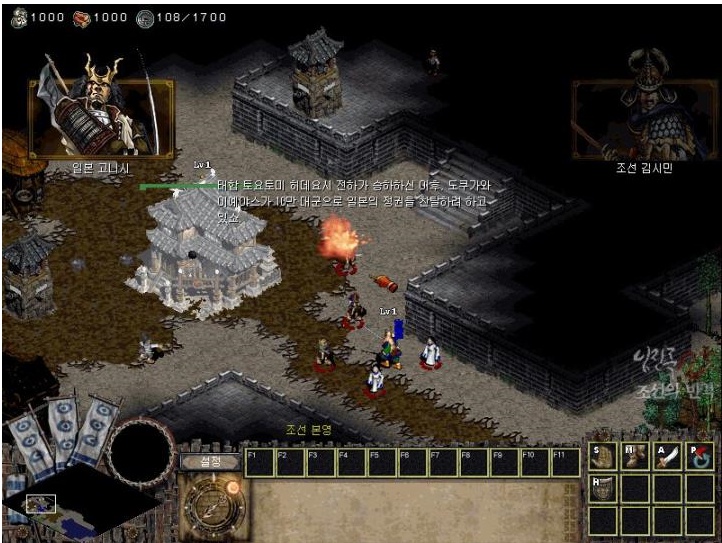
Task: Pick the F11 group slot
Action: pyautogui.click(x=566, y=462)
